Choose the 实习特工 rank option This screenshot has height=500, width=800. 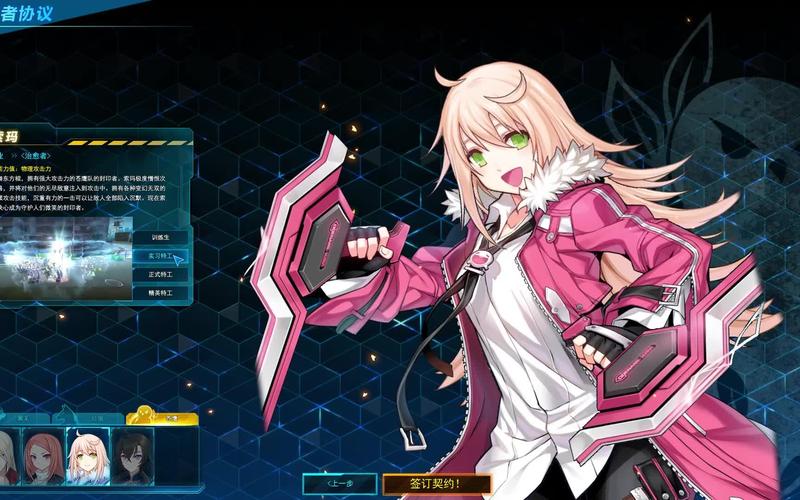tap(160, 257)
